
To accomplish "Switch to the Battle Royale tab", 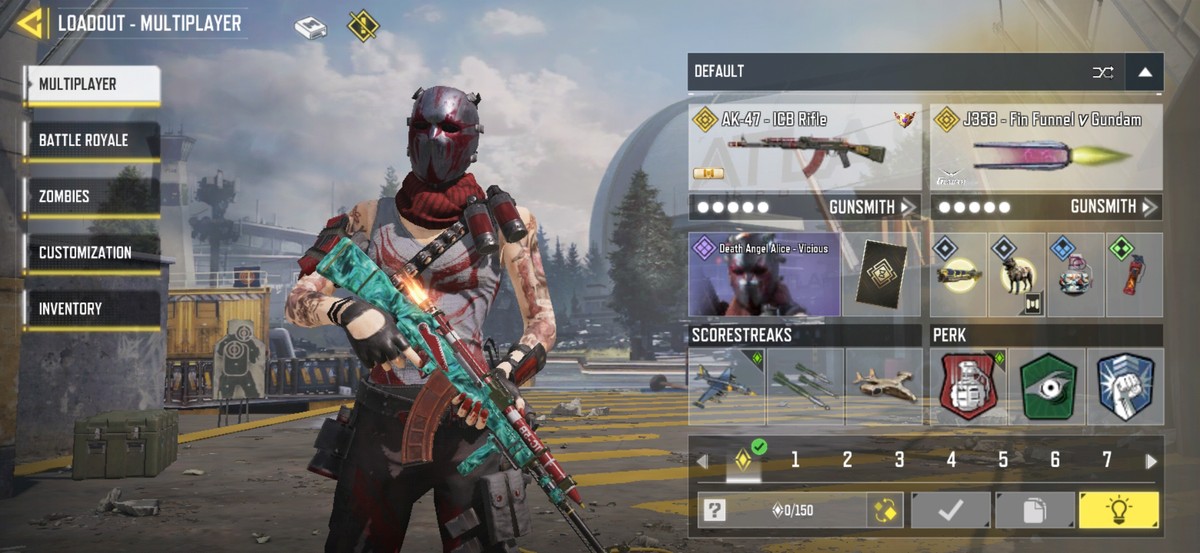I will click(92, 141).
